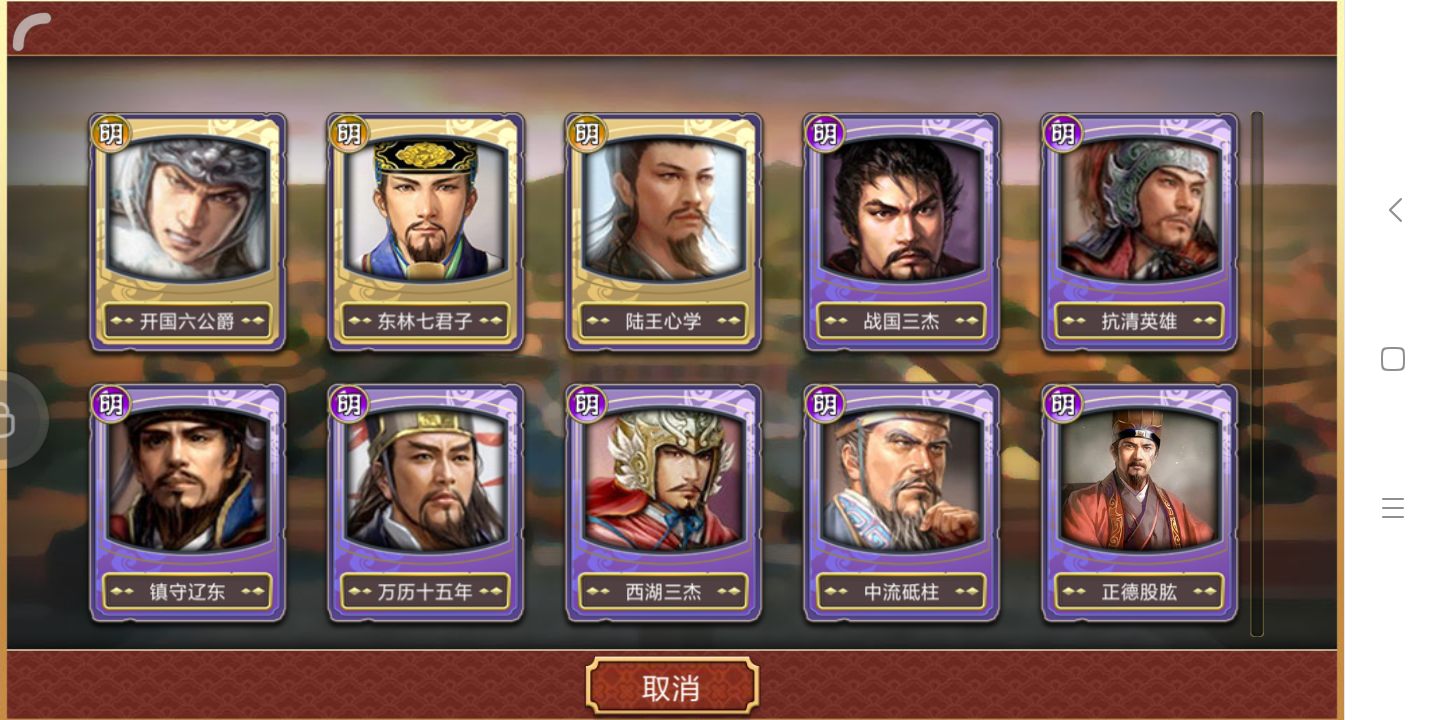Click the 西湖三杰 nameplate label
Image resolution: width=1440 pixels, height=720 pixels.
(663, 591)
